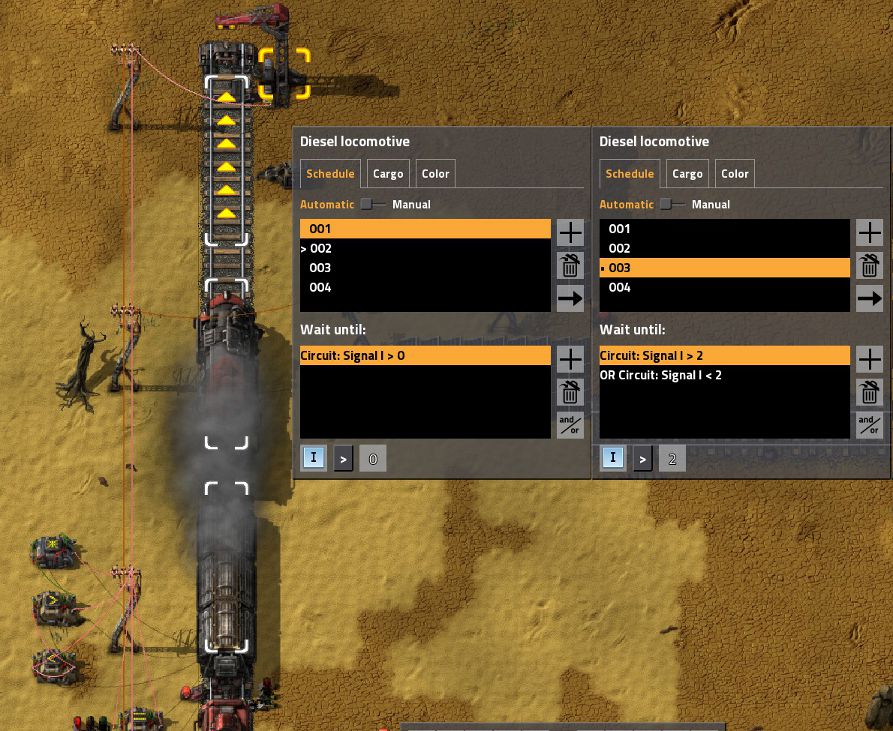Add a station to the schedule with highlighted 001
Screen dimensions: 893x731
(570, 233)
